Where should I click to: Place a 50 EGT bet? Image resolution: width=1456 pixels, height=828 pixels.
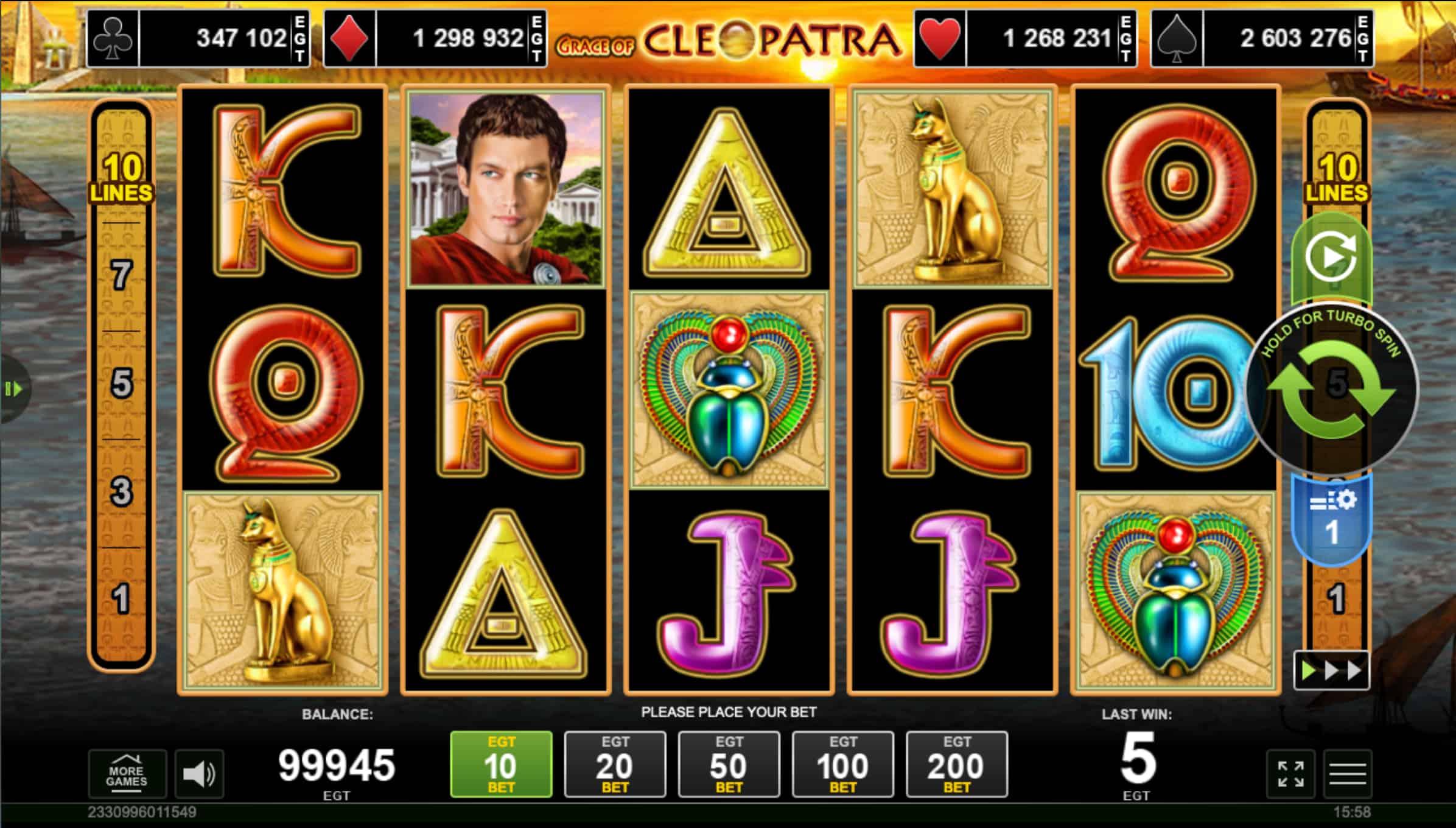tap(729, 764)
